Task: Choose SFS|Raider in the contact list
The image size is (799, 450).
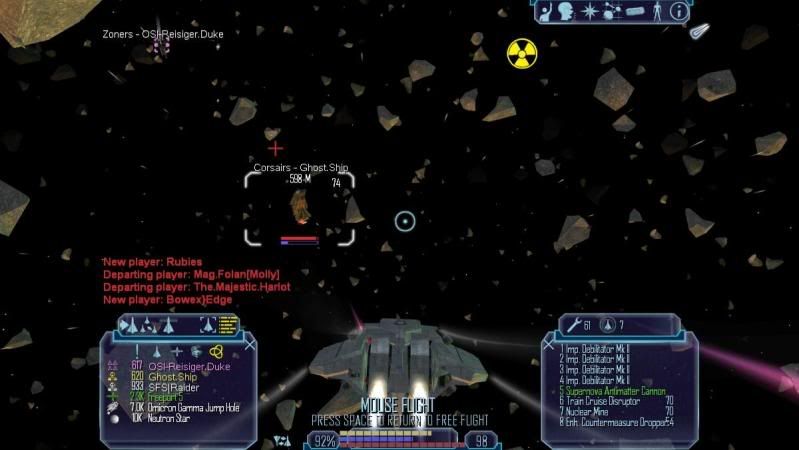Action: coord(164,386)
